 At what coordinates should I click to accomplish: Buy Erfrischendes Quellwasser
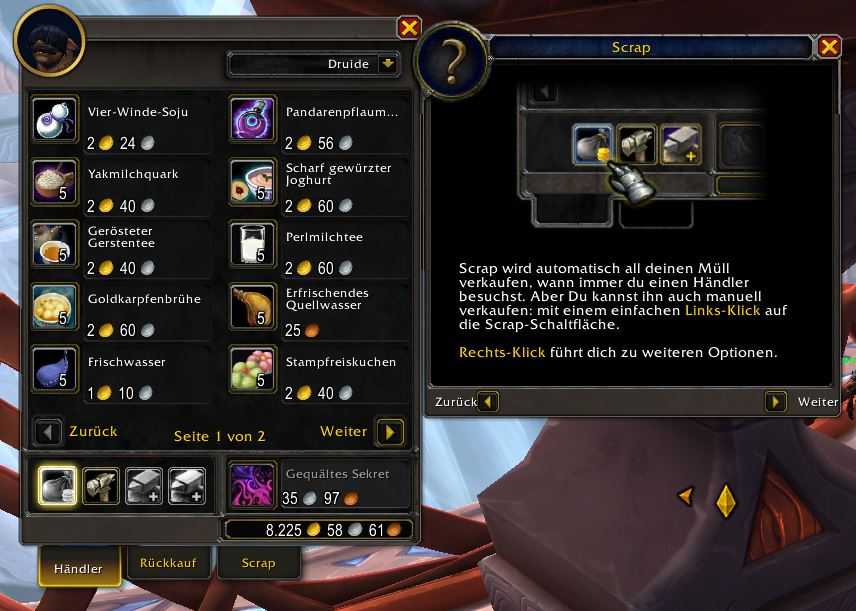coord(249,304)
